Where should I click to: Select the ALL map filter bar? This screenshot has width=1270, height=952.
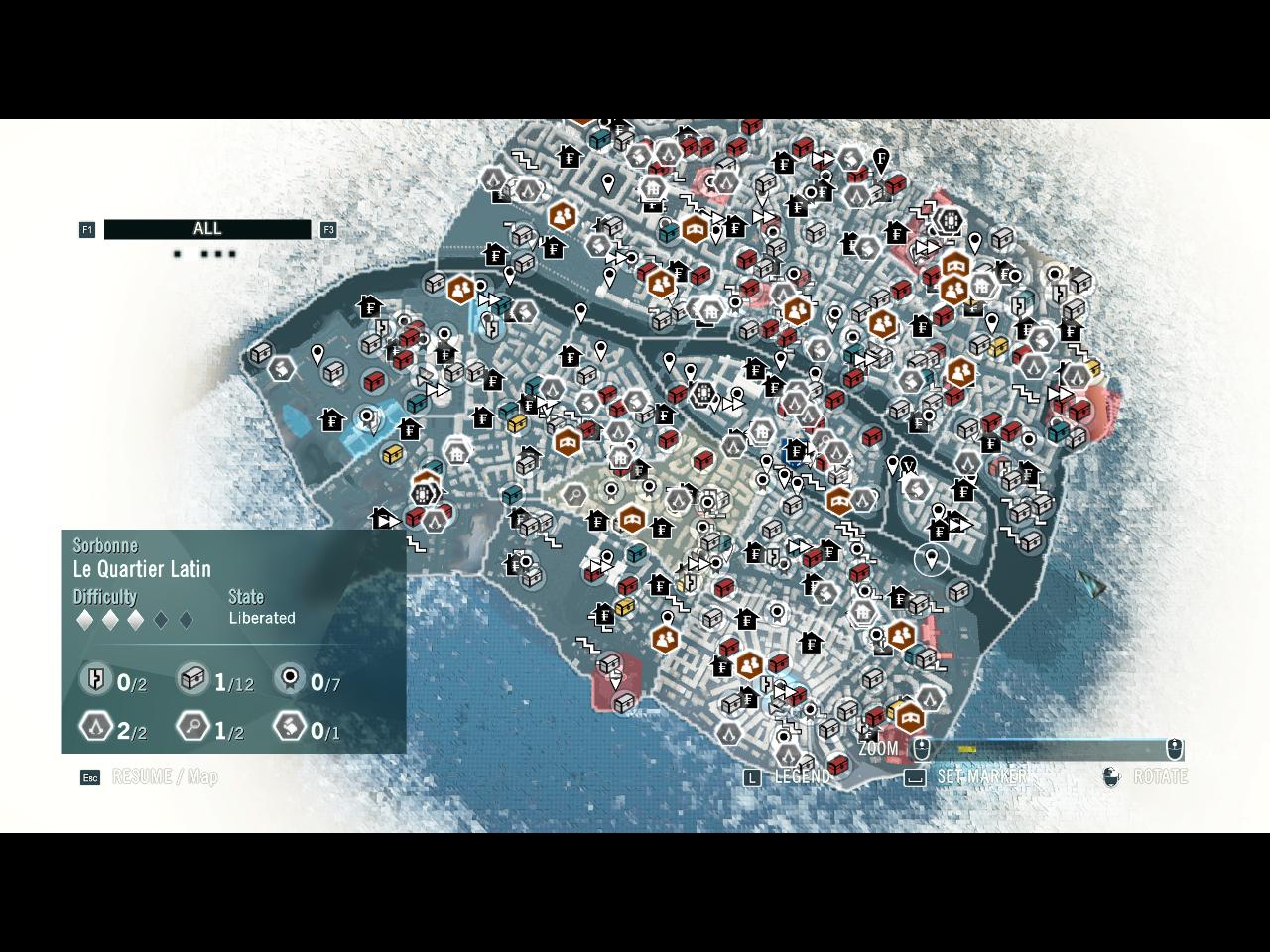207,229
